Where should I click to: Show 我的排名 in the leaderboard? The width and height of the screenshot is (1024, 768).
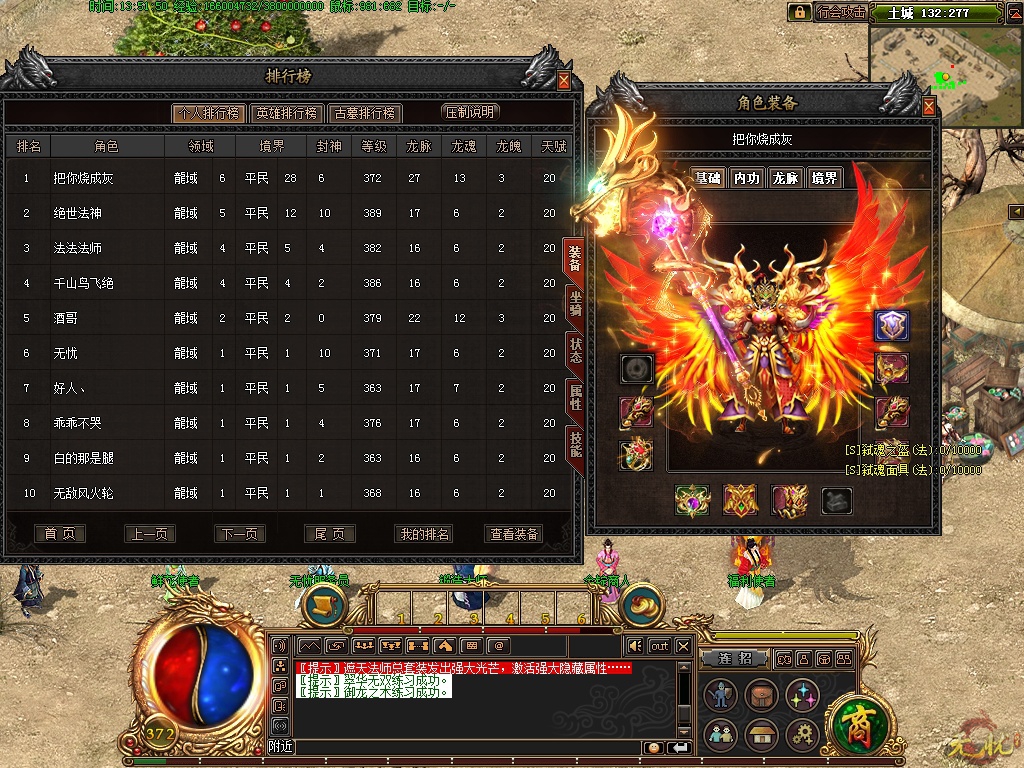[425, 534]
